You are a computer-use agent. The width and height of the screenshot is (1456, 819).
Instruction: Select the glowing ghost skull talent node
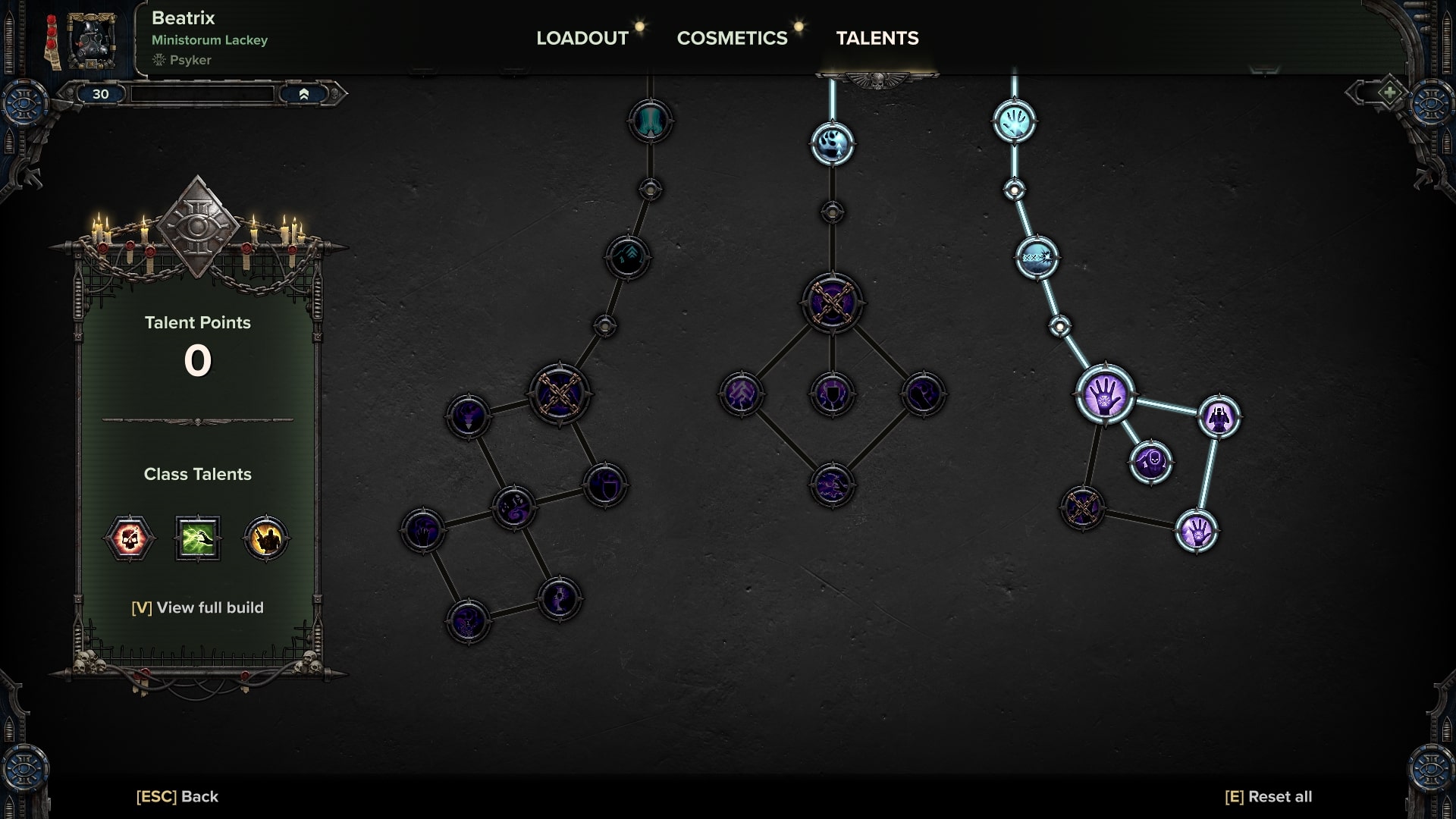832,144
